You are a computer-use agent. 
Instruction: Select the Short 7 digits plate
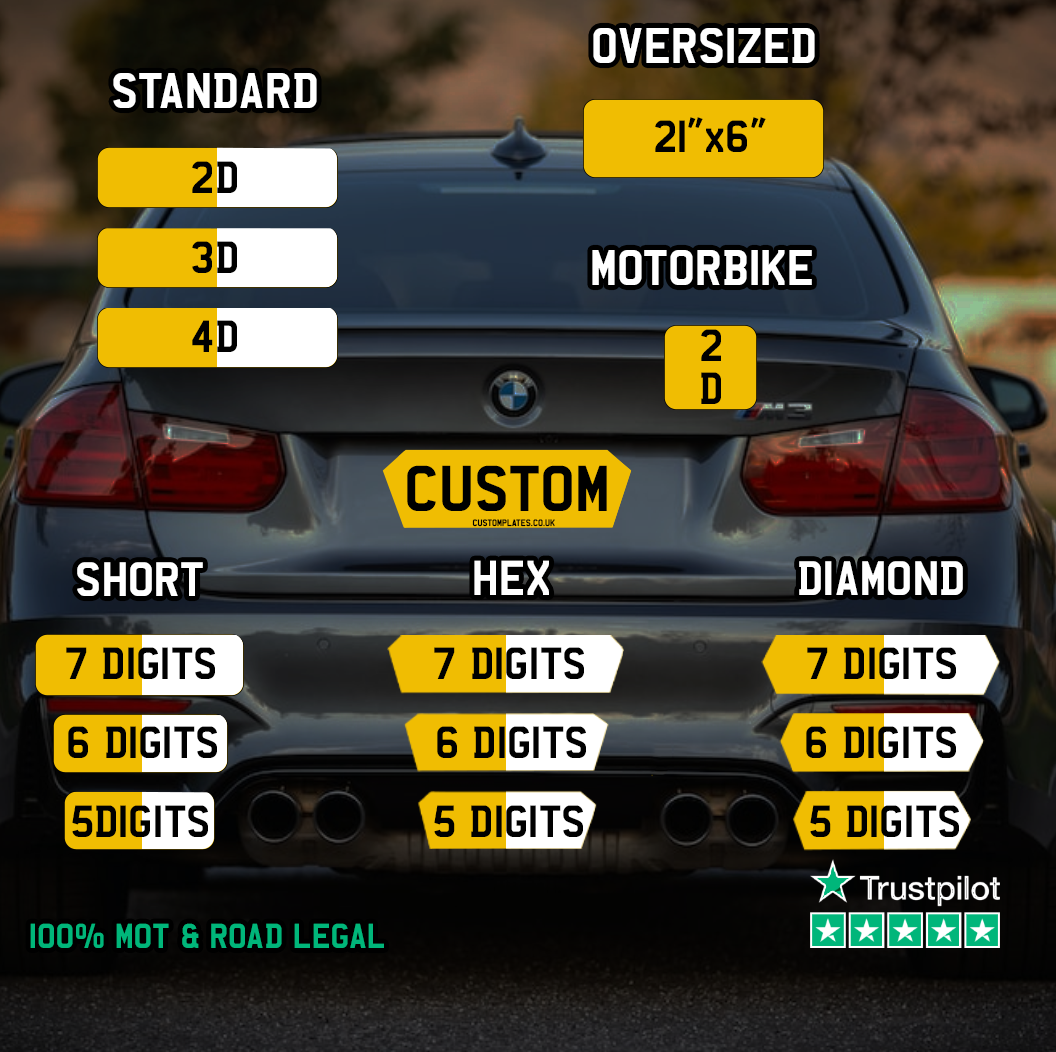pyautogui.click(x=140, y=665)
